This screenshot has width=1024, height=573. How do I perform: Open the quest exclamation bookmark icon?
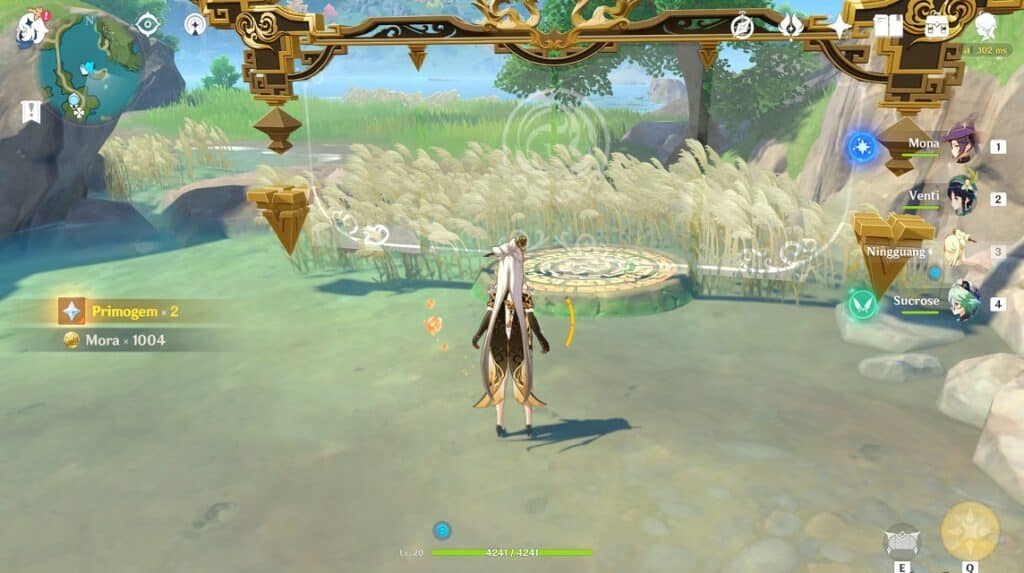point(30,112)
